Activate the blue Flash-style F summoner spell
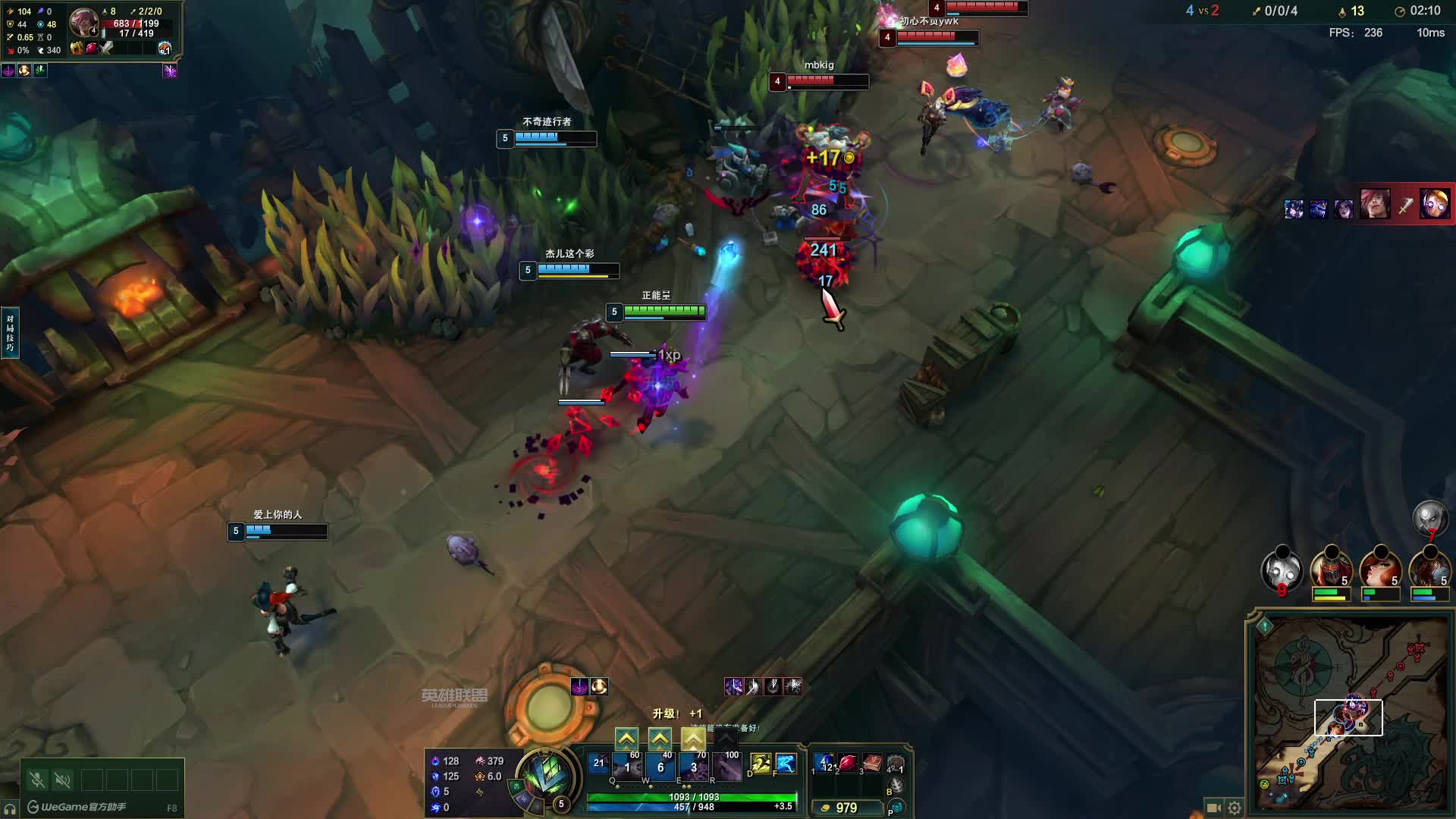1456x819 pixels. (x=786, y=764)
